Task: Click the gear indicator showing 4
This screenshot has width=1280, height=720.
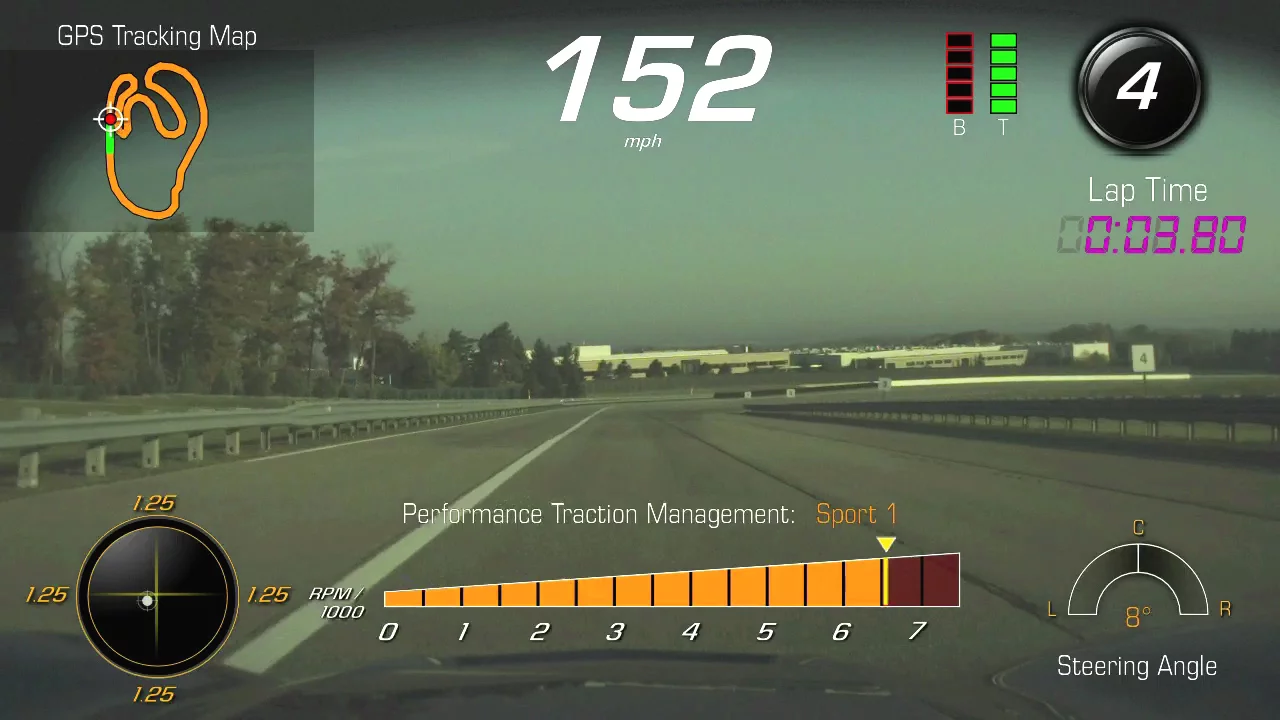Action: point(1138,87)
